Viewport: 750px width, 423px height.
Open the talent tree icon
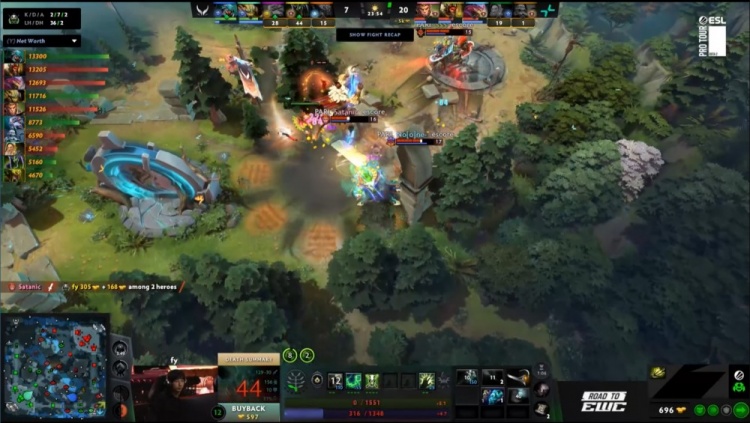pos(296,381)
